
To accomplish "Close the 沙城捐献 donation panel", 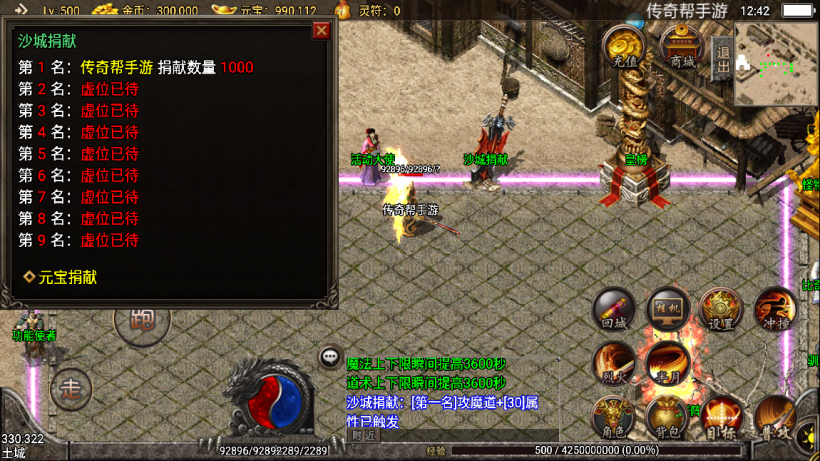I will coord(321,31).
